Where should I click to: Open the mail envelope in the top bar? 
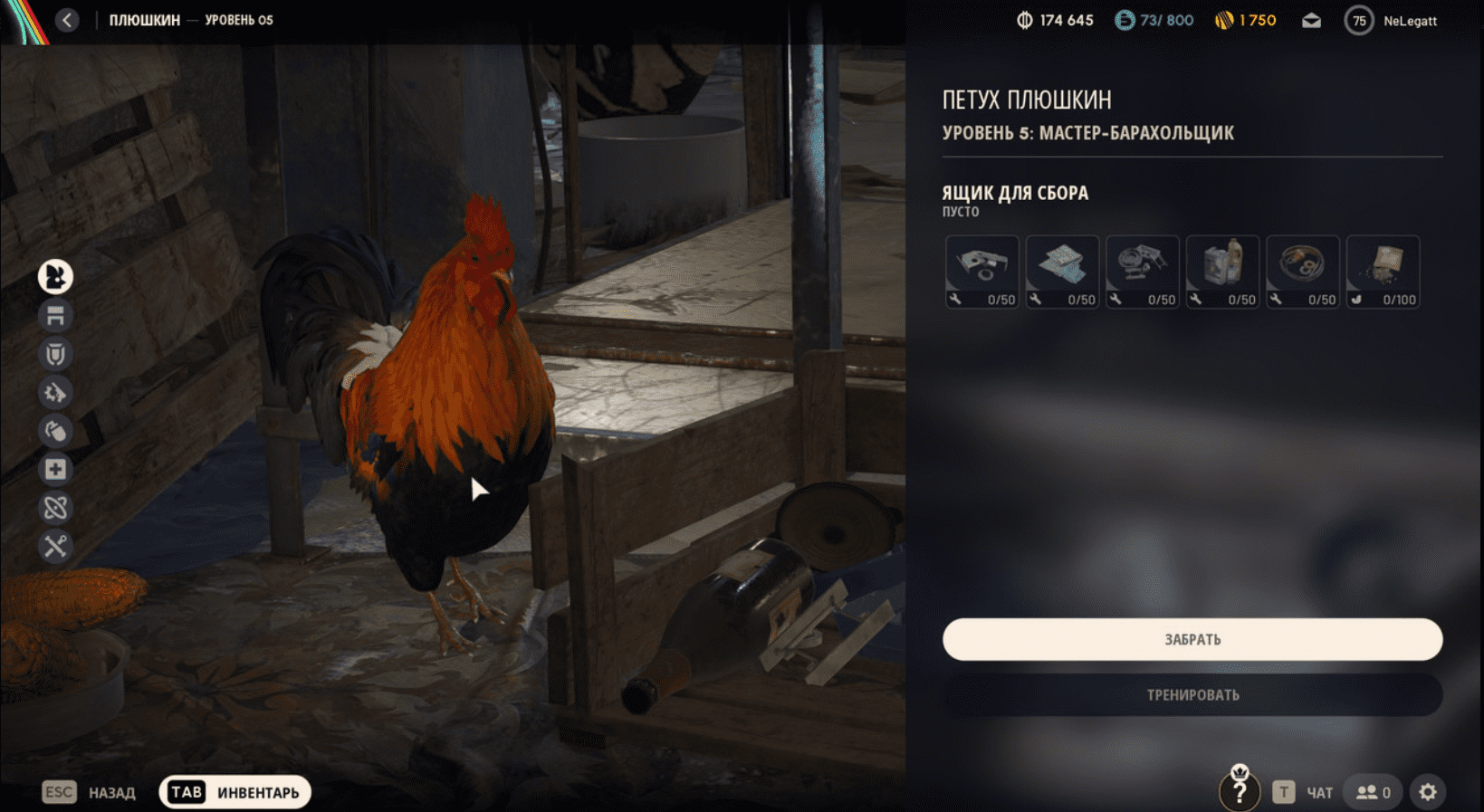click(x=1310, y=19)
